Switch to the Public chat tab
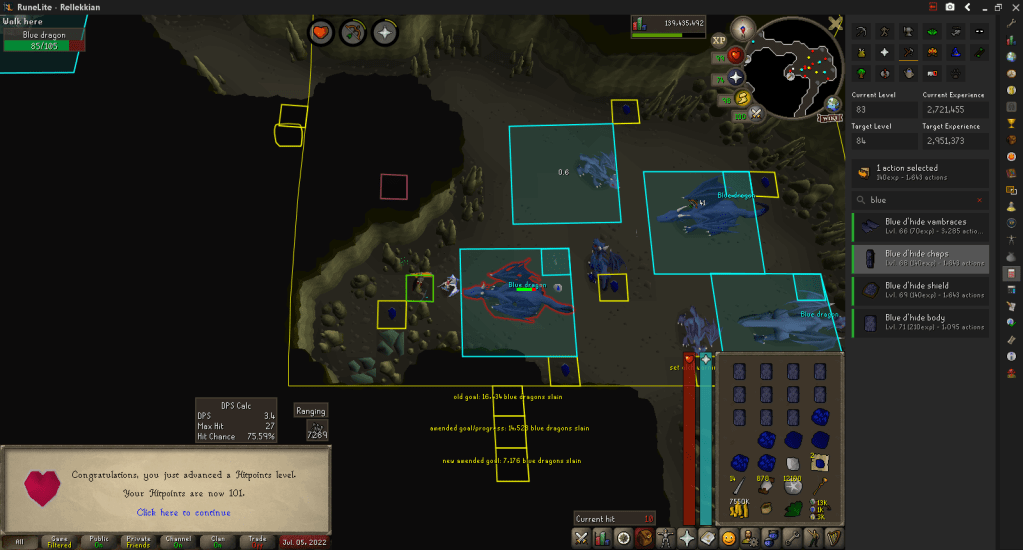Screen dimensions: 1023x550 99,541
